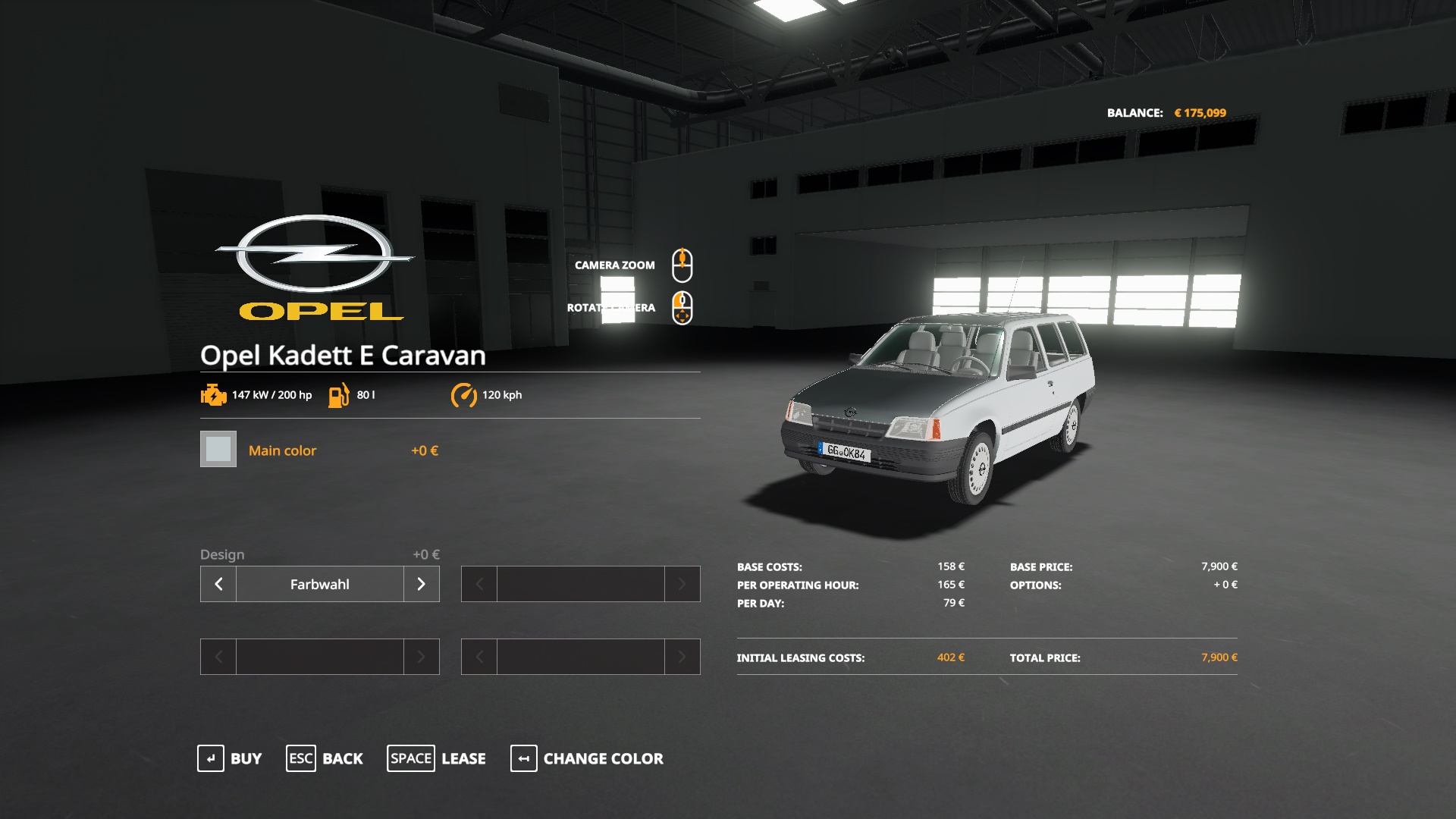
Task: Select the Main color swatch
Action: tap(218, 449)
